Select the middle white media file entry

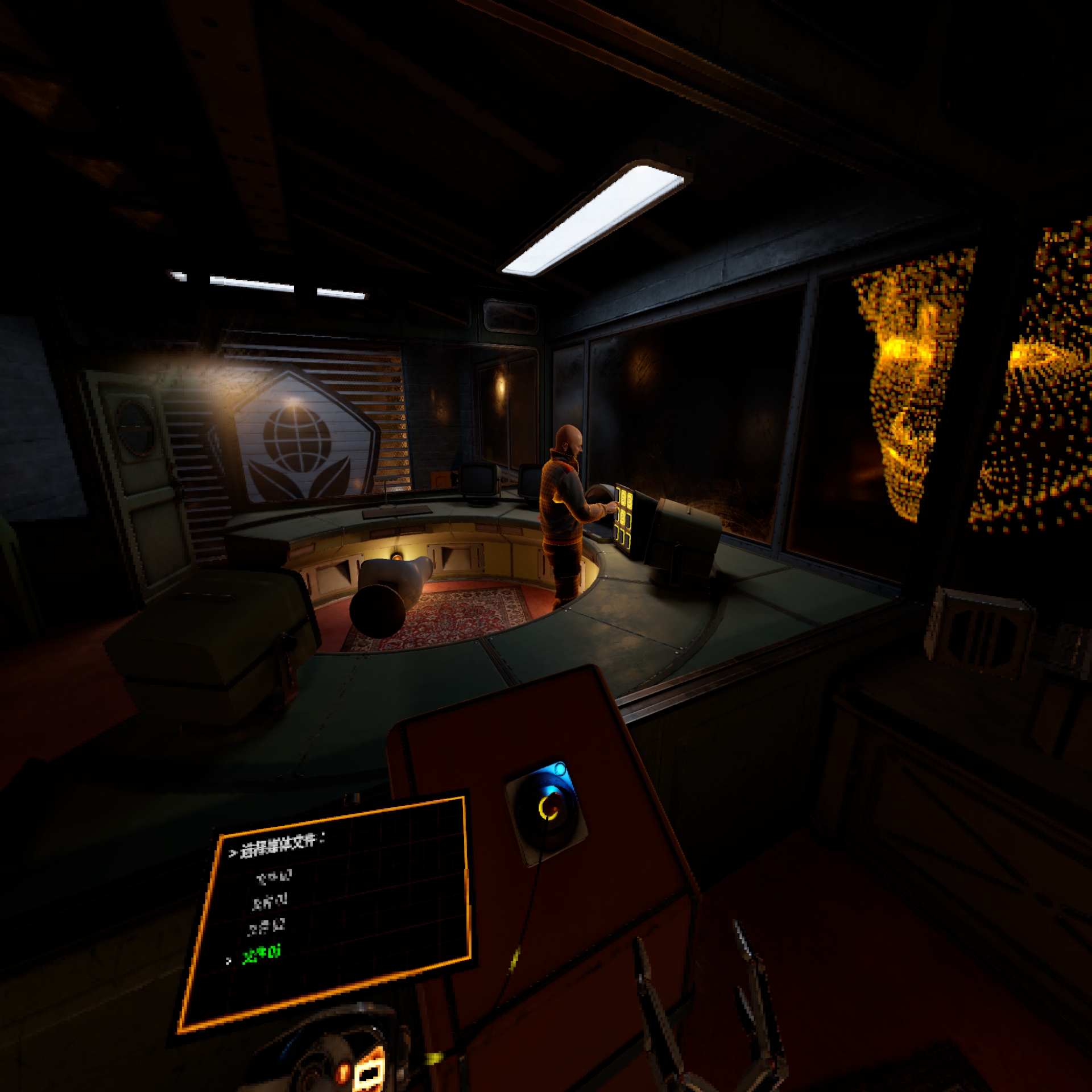tap(270, 901)
